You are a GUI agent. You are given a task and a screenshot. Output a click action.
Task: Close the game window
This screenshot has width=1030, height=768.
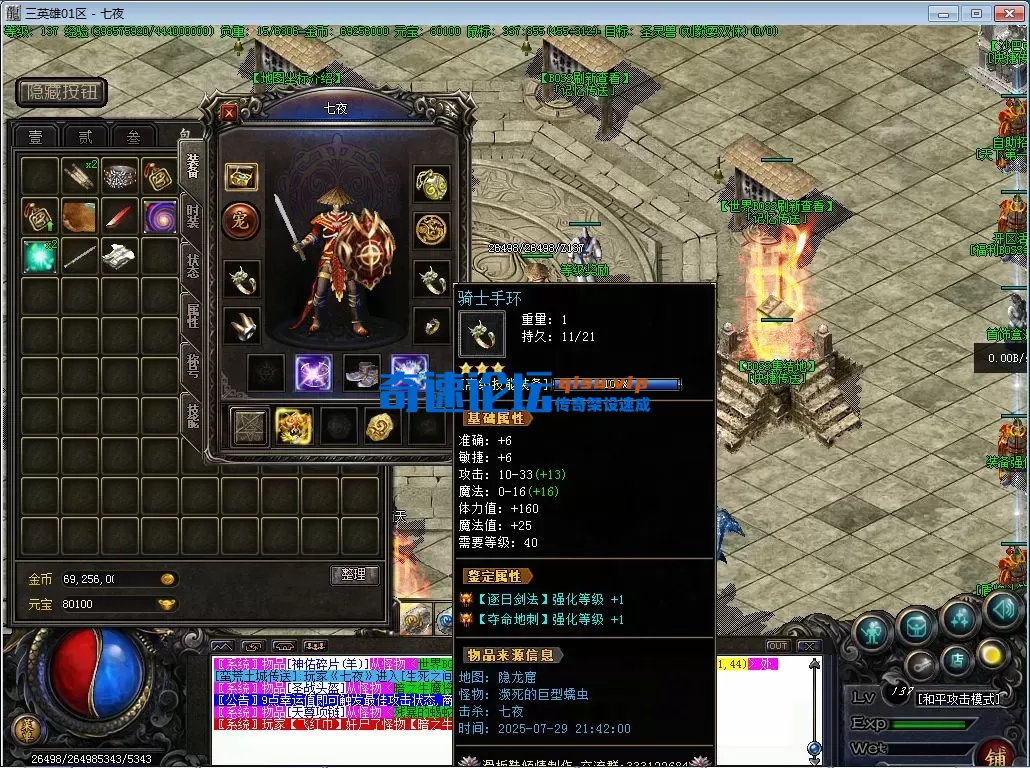1007,13
